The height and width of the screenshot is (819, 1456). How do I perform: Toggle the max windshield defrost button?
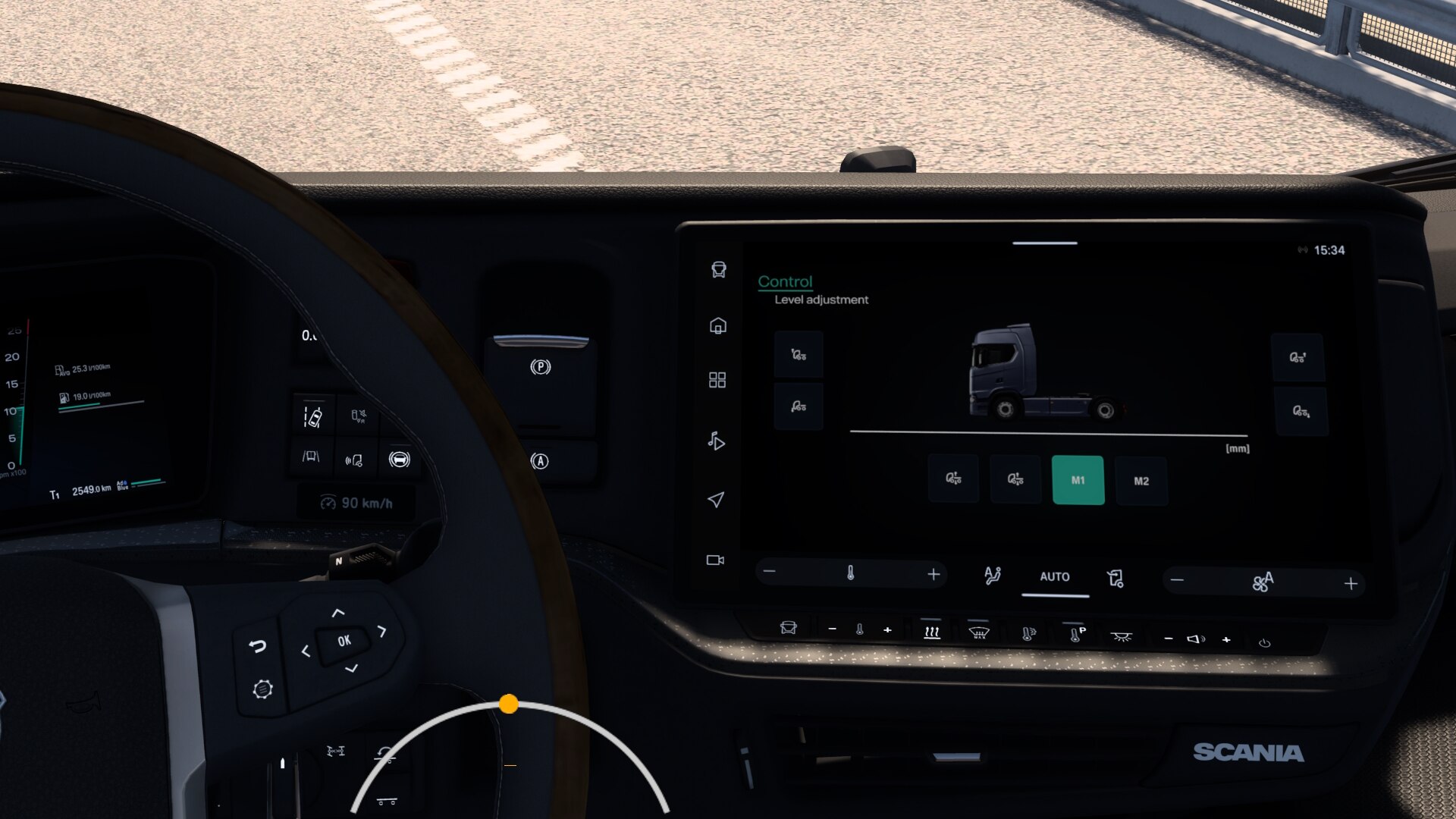click(x=979, y=632)
